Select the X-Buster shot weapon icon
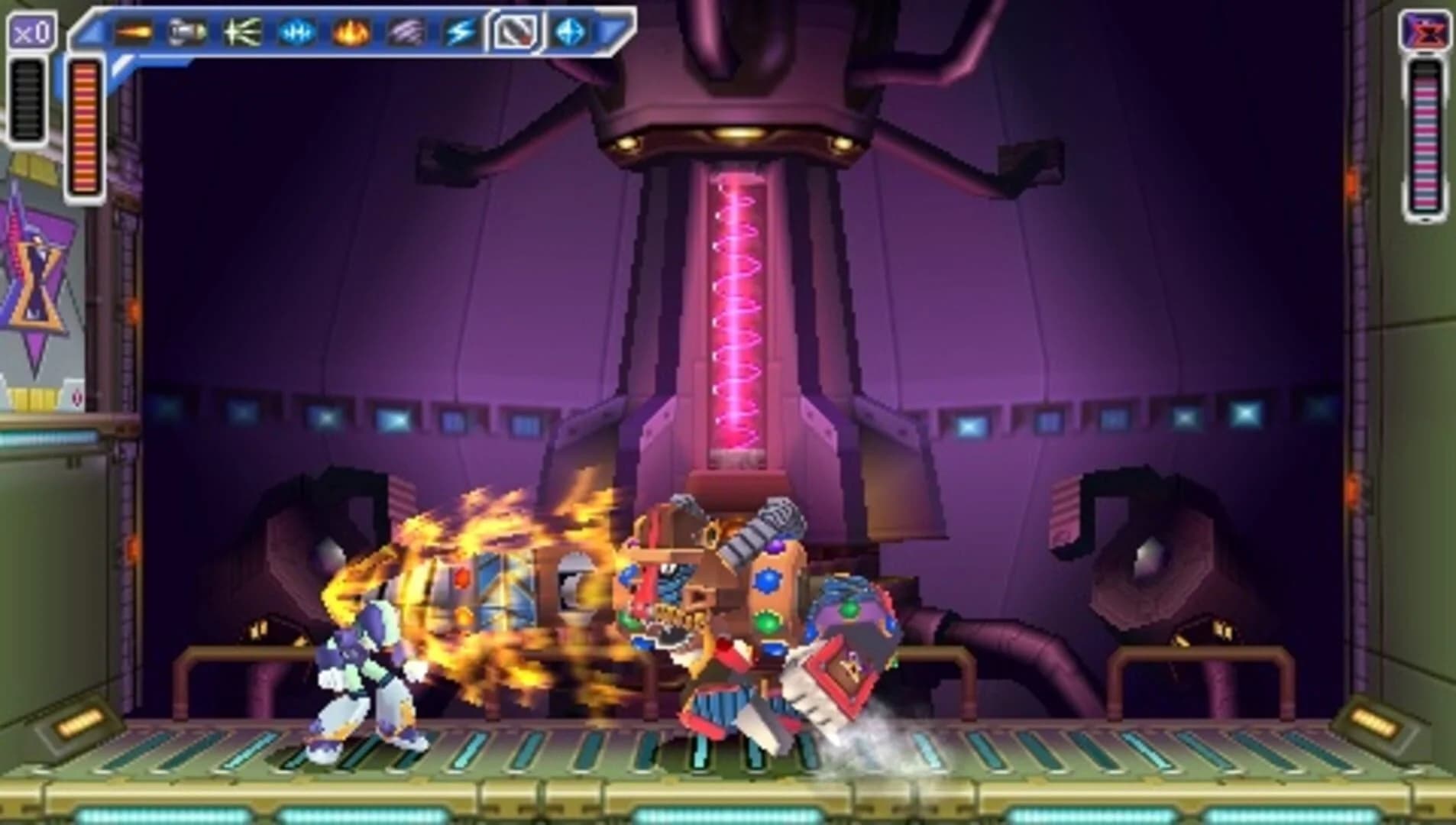This screenshot has width=1456, height=825. [x=134, y=33]
